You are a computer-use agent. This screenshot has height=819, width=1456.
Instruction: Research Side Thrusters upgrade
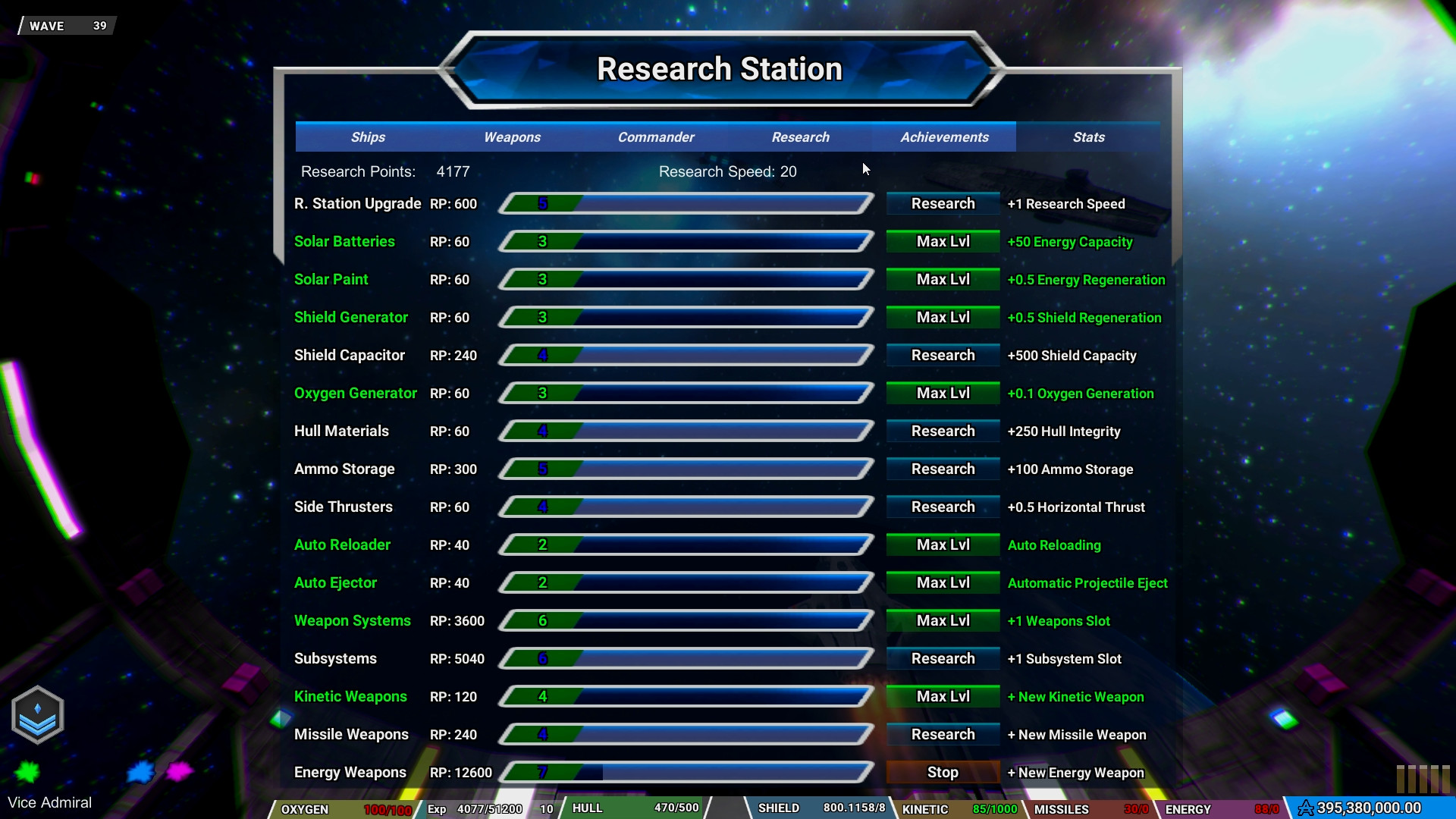click(x=942, y=507)
